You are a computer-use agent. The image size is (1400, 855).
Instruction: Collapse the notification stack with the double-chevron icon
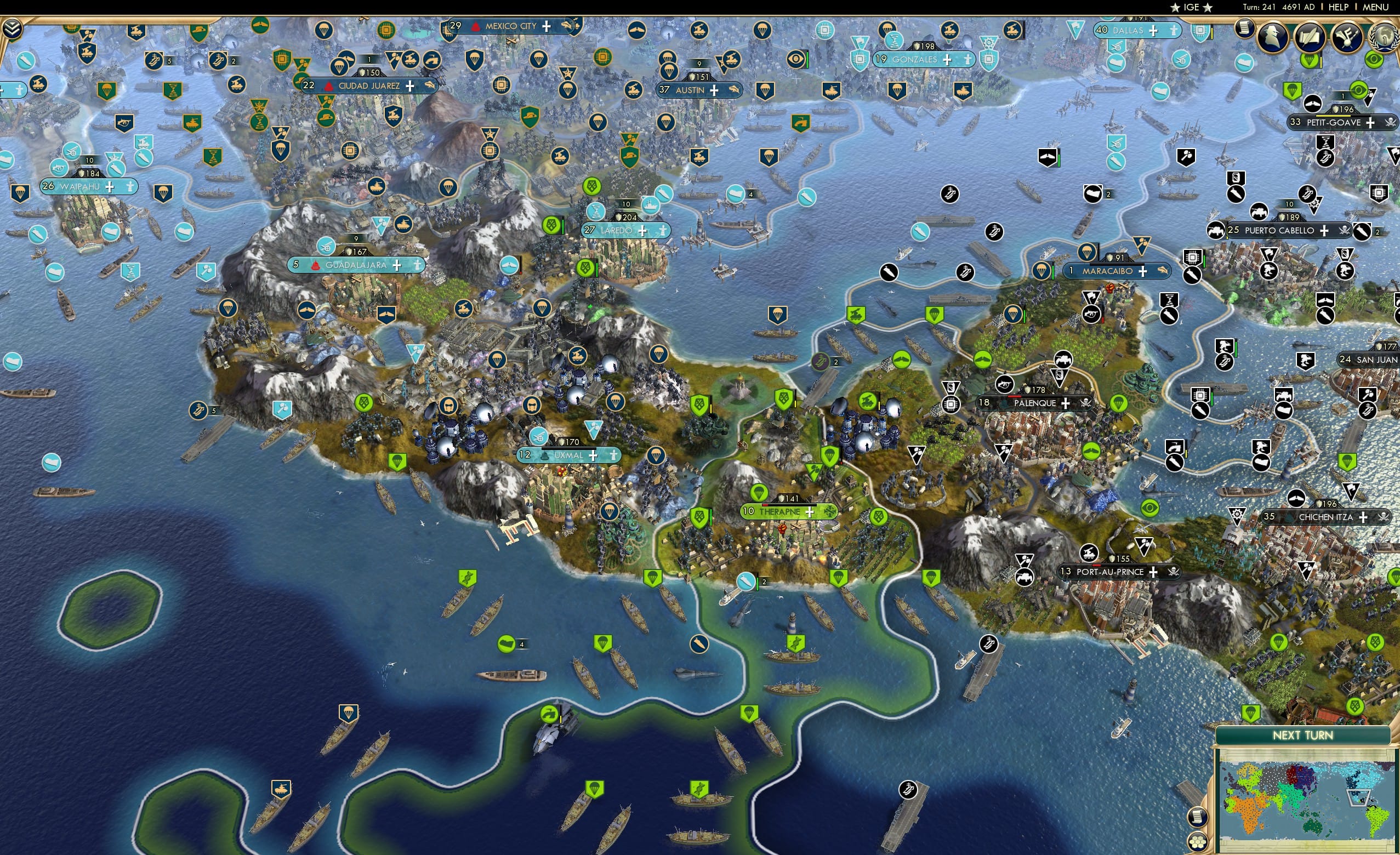13,30
